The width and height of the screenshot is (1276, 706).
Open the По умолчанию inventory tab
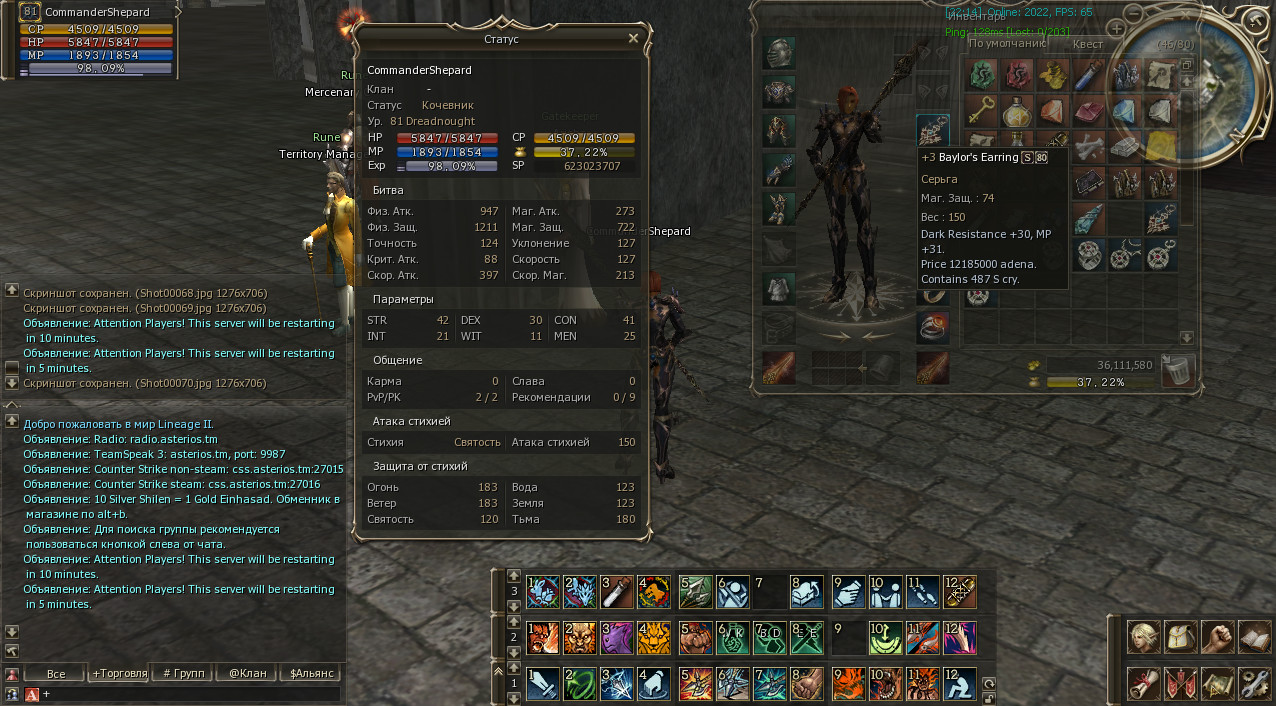click(1007, 44)
